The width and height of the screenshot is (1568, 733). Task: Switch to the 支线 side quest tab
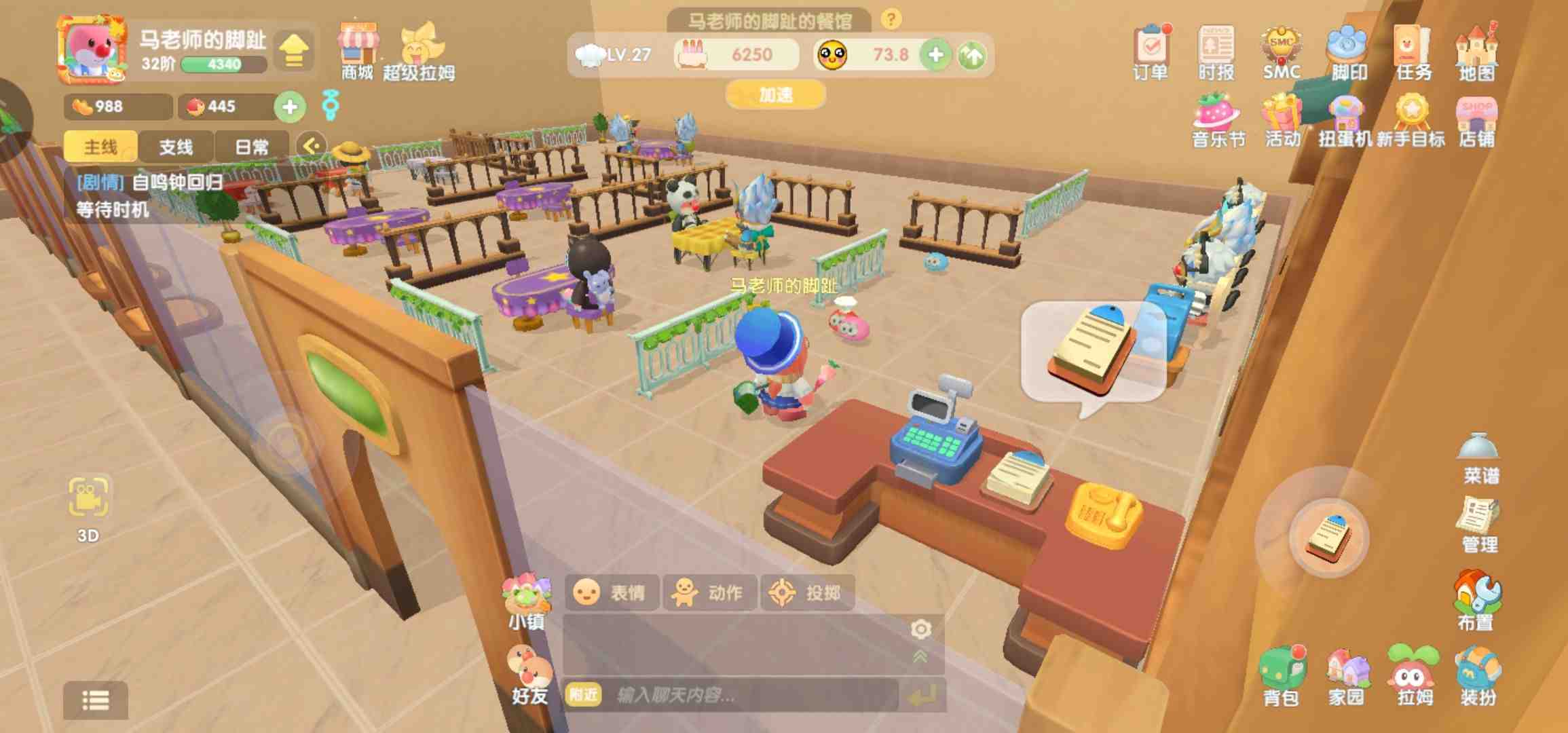tap(176, 147)
